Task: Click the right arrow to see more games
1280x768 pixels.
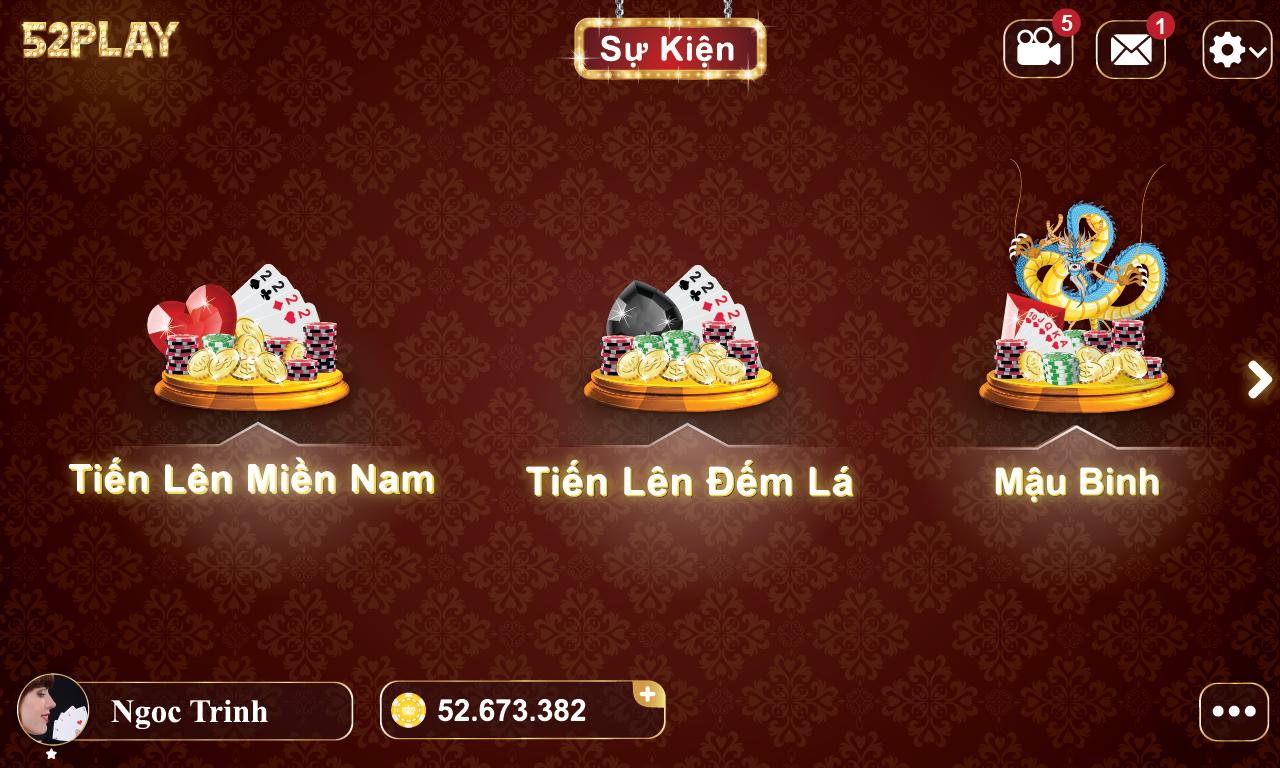Action: [1257, 380]
